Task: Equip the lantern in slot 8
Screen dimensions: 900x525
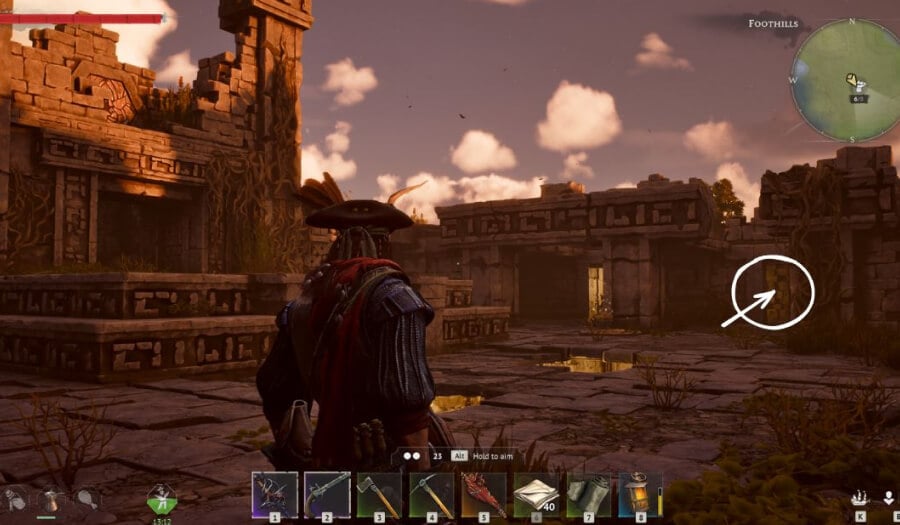Action: coord(640,494)
